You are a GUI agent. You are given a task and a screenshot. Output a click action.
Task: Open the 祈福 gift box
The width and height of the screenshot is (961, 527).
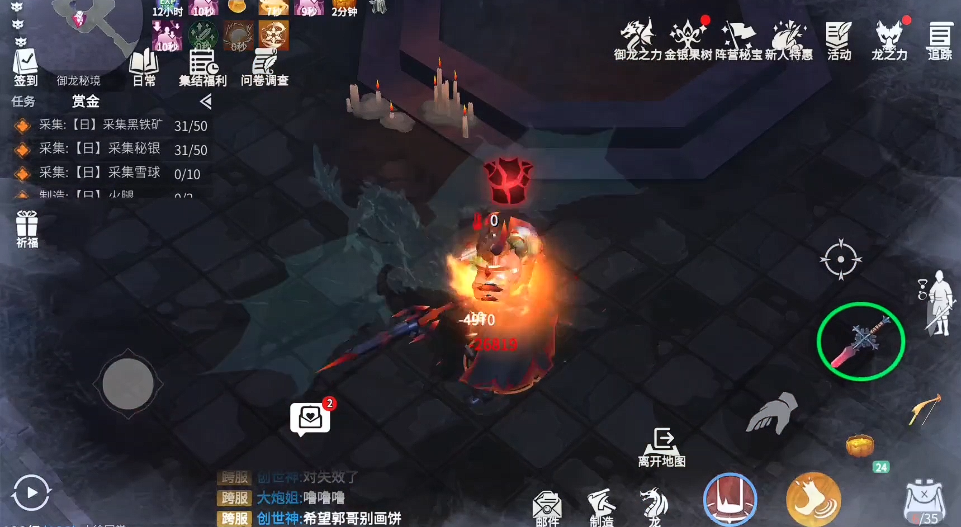pos(27,229)
